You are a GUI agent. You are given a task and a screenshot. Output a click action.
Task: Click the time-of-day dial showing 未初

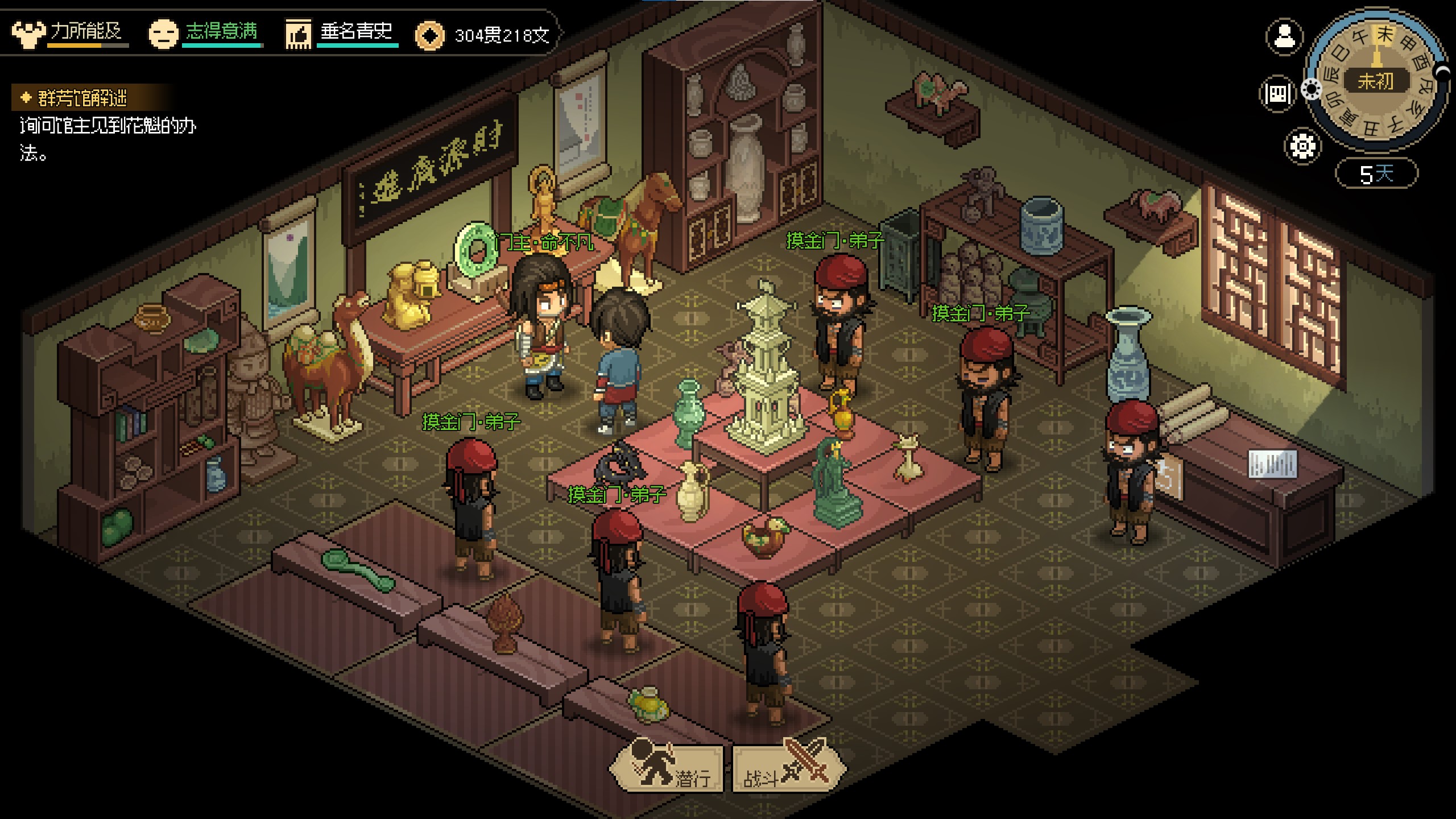click(x=1376, y=81)
